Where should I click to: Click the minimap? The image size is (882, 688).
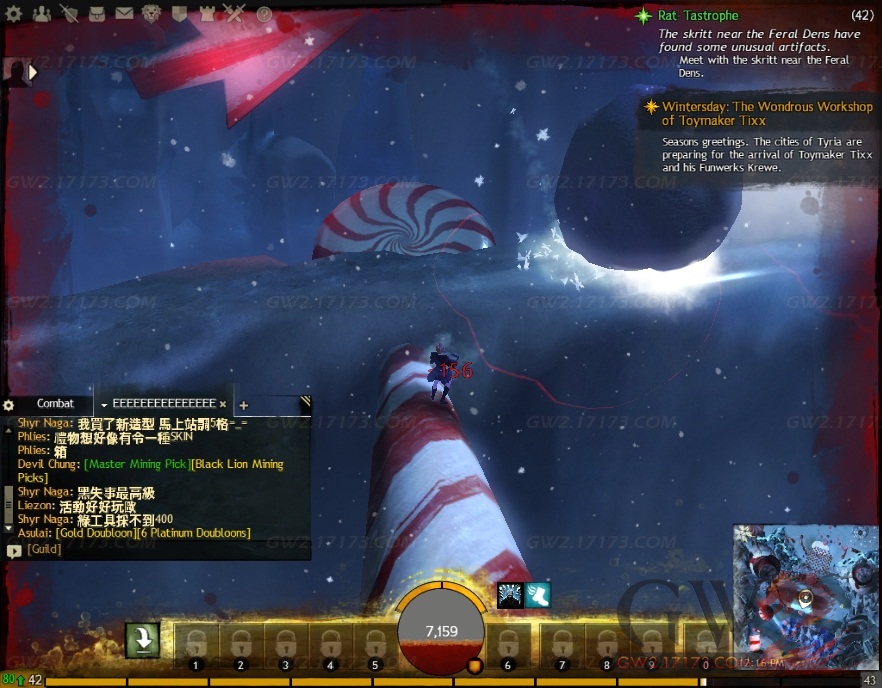[x=805, y=596]
